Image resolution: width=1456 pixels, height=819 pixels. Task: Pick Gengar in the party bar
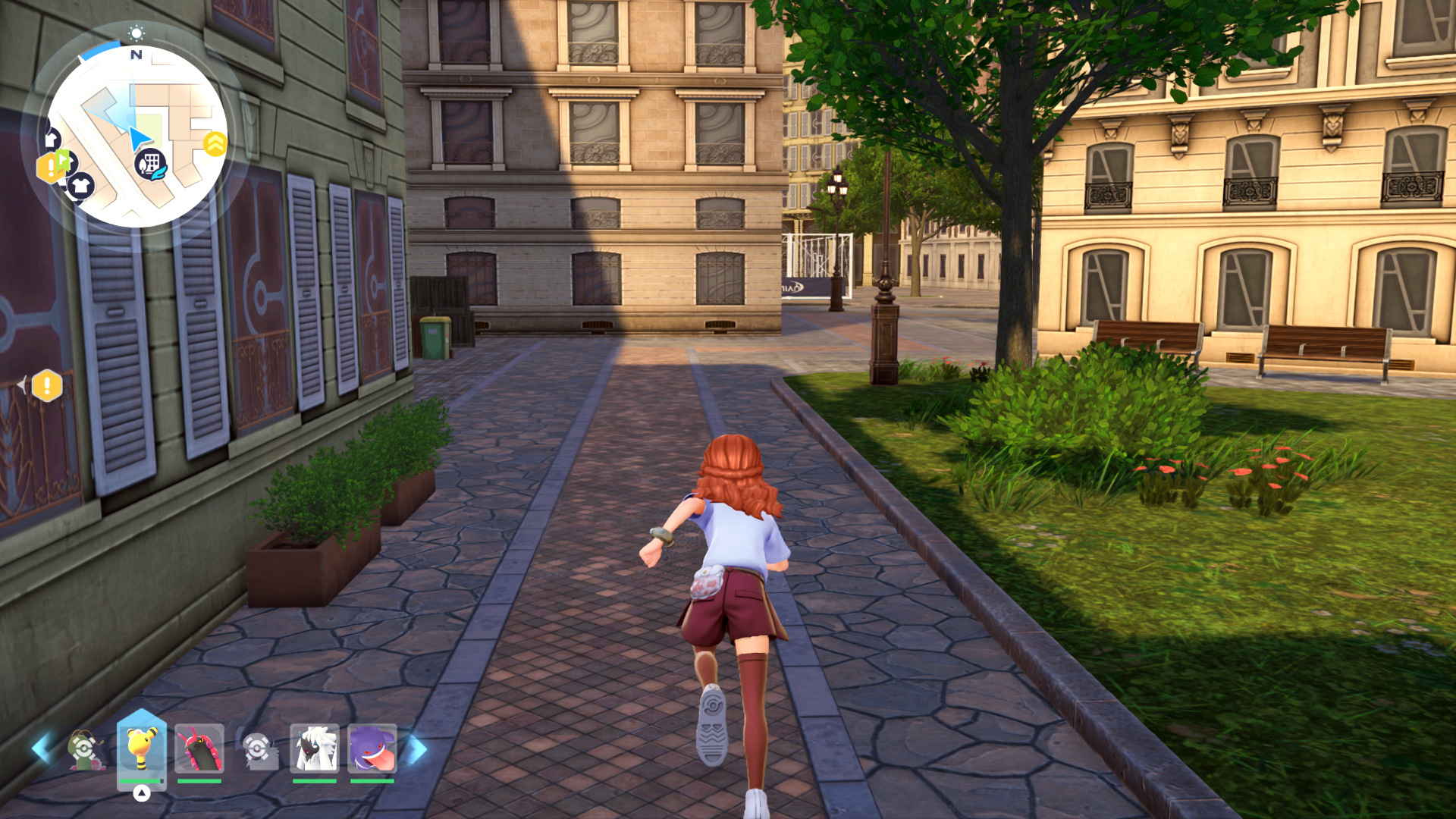[372, 748]
